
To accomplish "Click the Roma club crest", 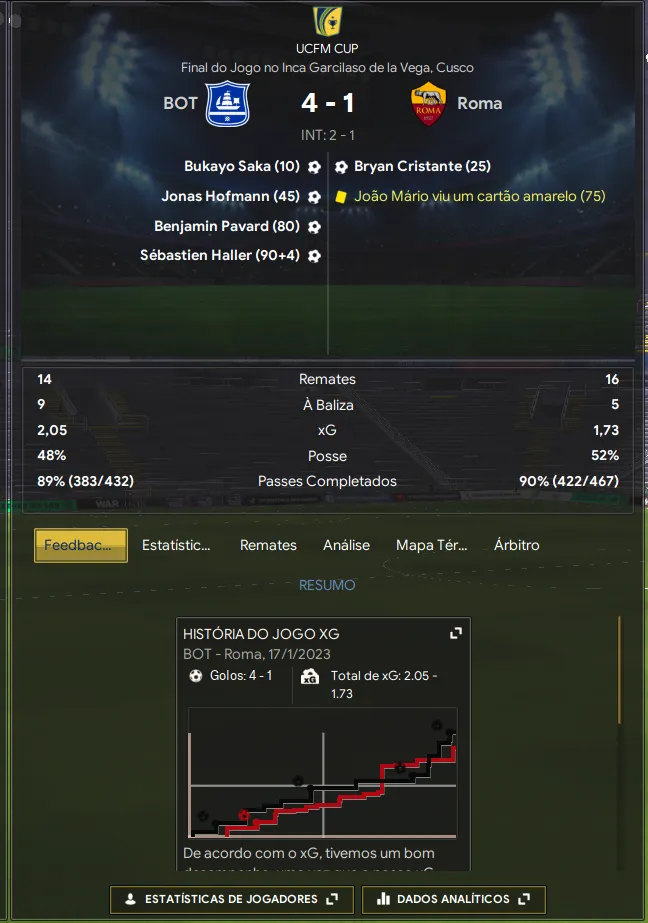I will pyautogui.click(x=428, y=104).
